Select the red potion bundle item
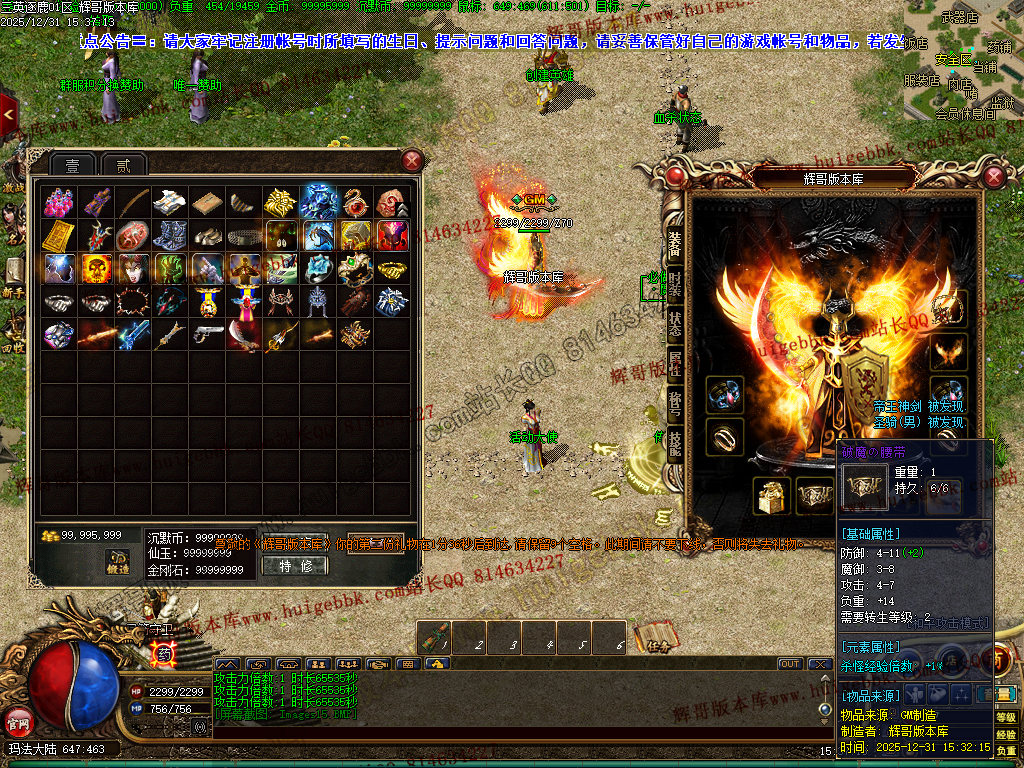 pos(59,202)
